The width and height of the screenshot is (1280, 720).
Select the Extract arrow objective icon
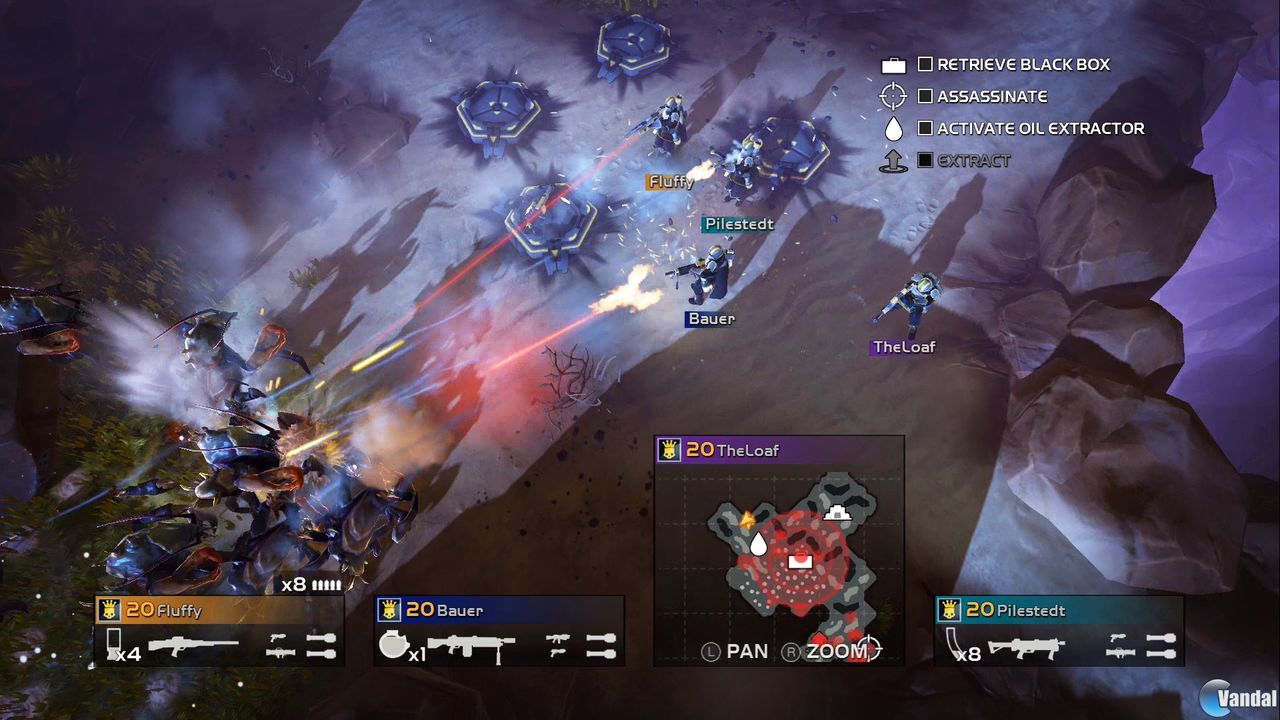pyautogui.click(x=893, y=160)
